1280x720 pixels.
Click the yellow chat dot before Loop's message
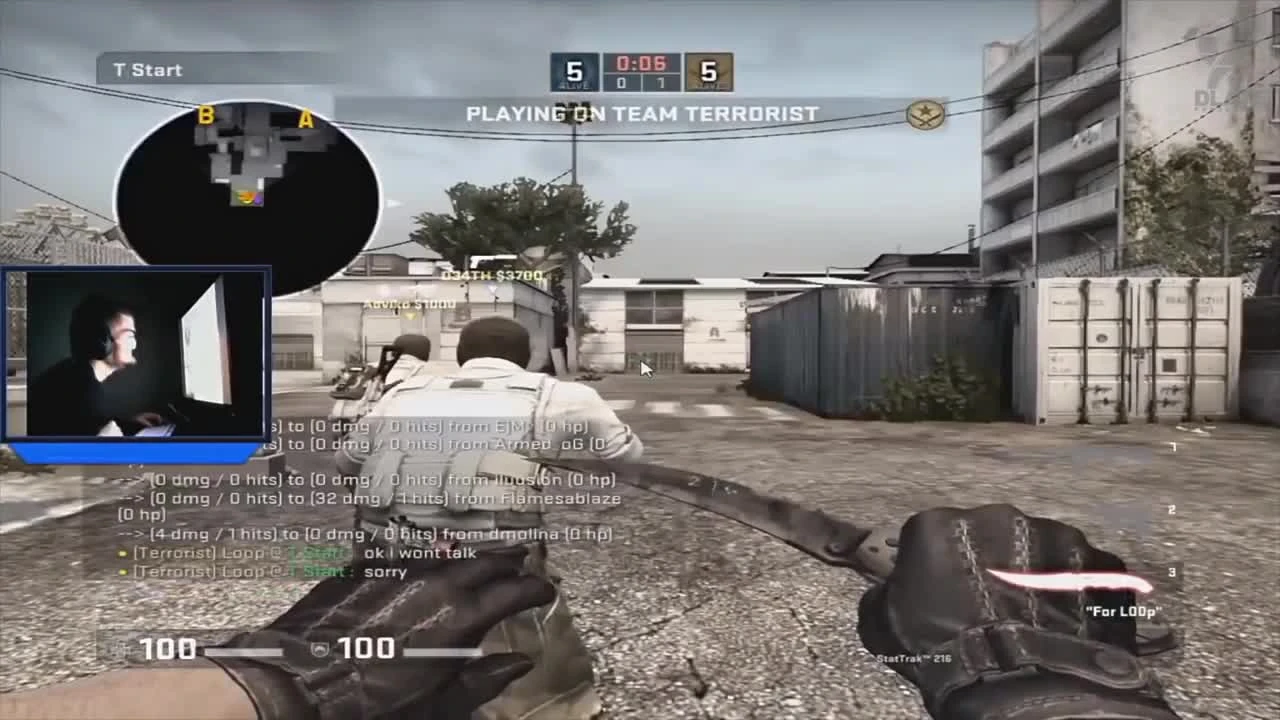(x=124, y=553)
